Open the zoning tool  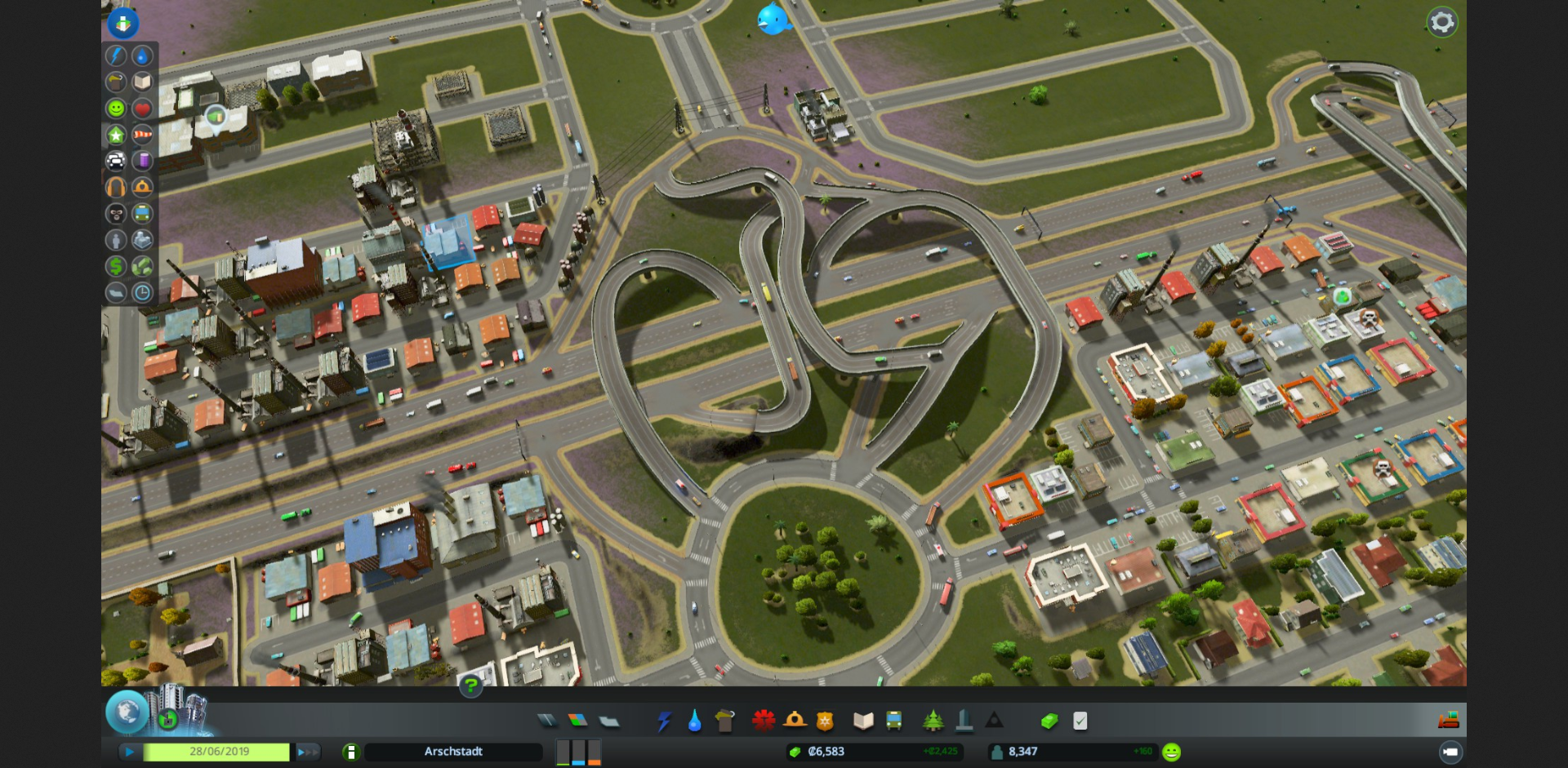click(577, 721)
